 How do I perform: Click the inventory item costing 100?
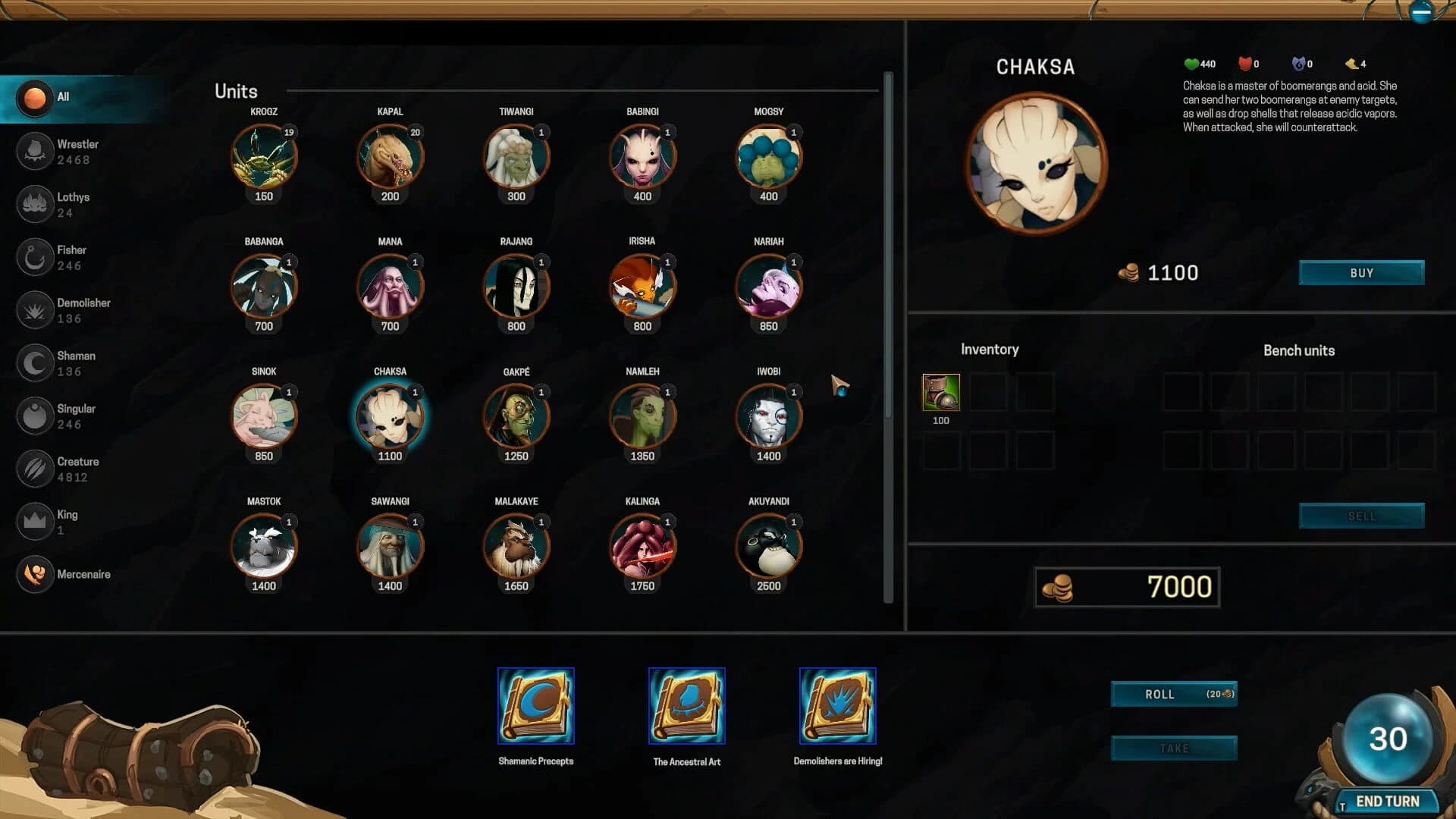tap(940, 393)
